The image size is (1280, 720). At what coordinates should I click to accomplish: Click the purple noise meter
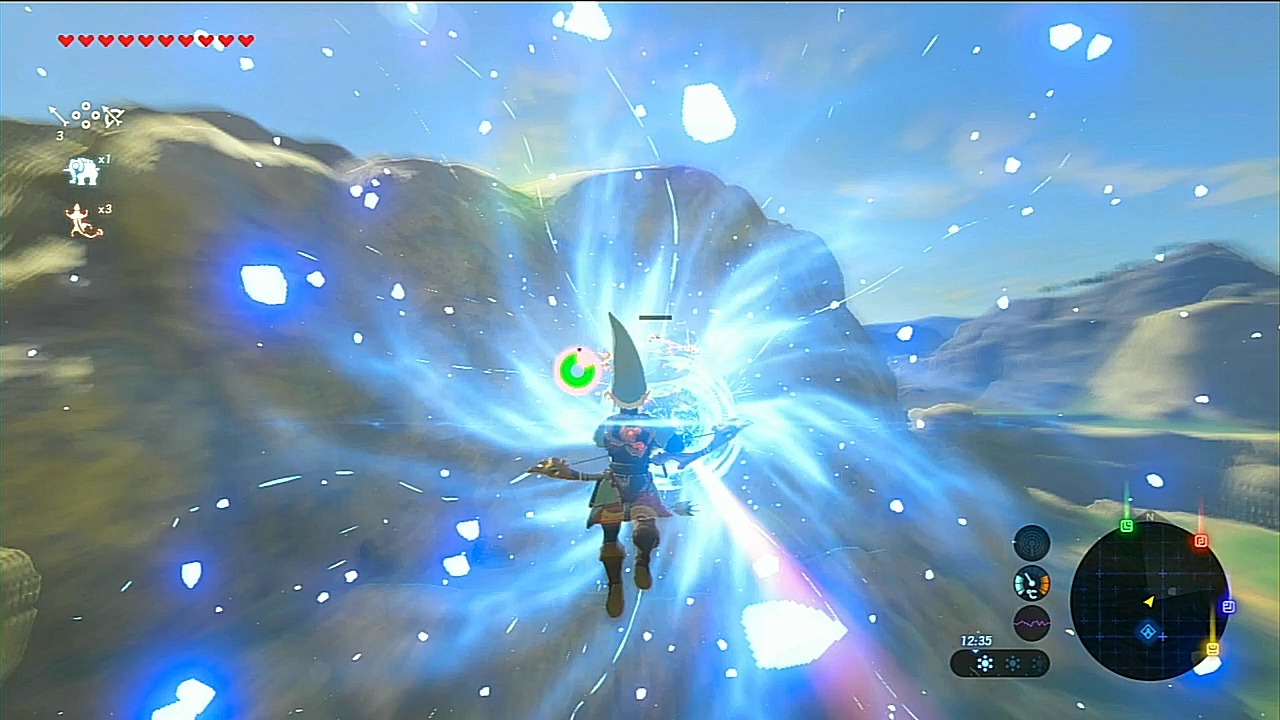[1032, 622]
